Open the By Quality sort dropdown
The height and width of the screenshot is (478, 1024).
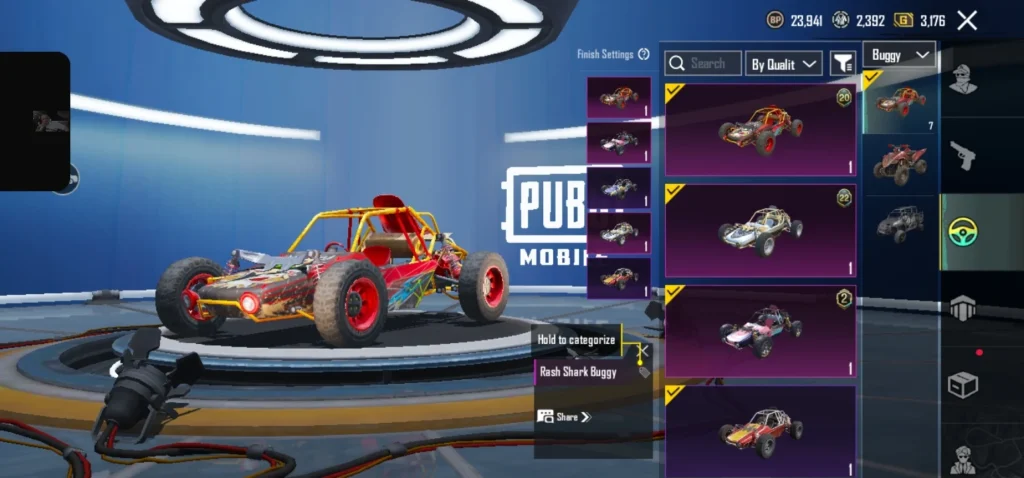click(785, 64)
